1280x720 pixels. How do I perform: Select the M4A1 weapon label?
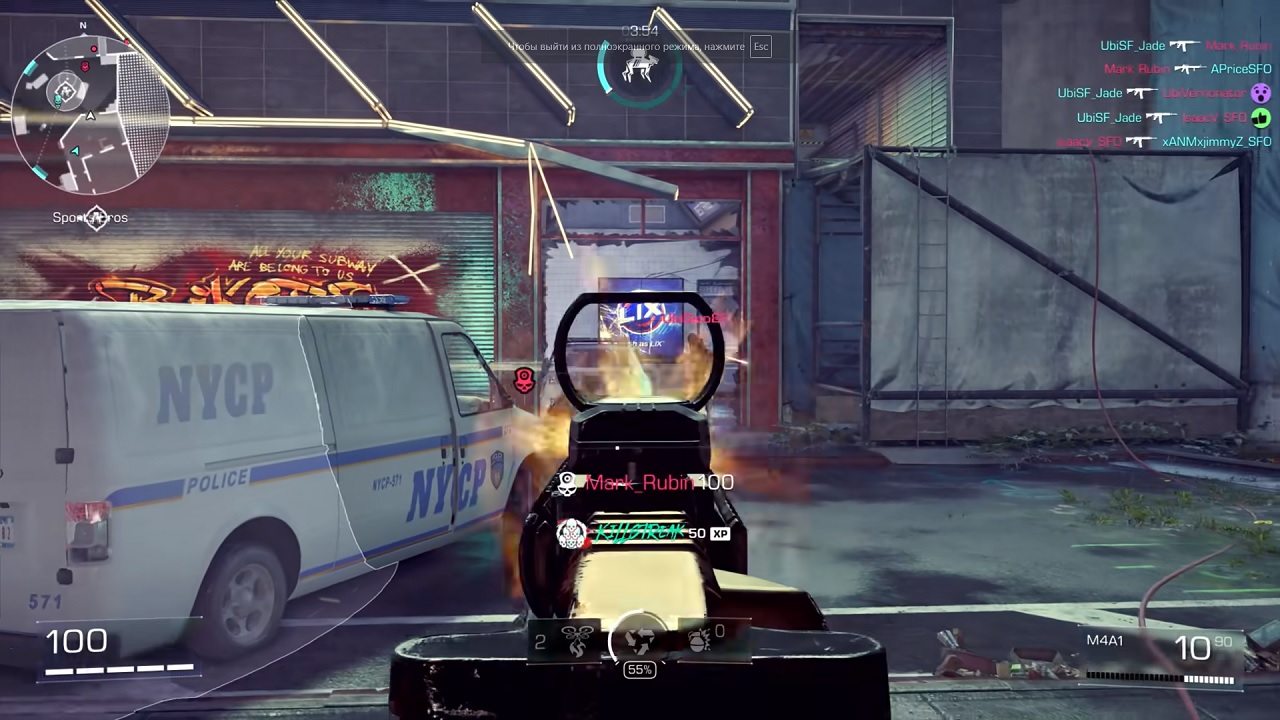(x=1105, y=640)
